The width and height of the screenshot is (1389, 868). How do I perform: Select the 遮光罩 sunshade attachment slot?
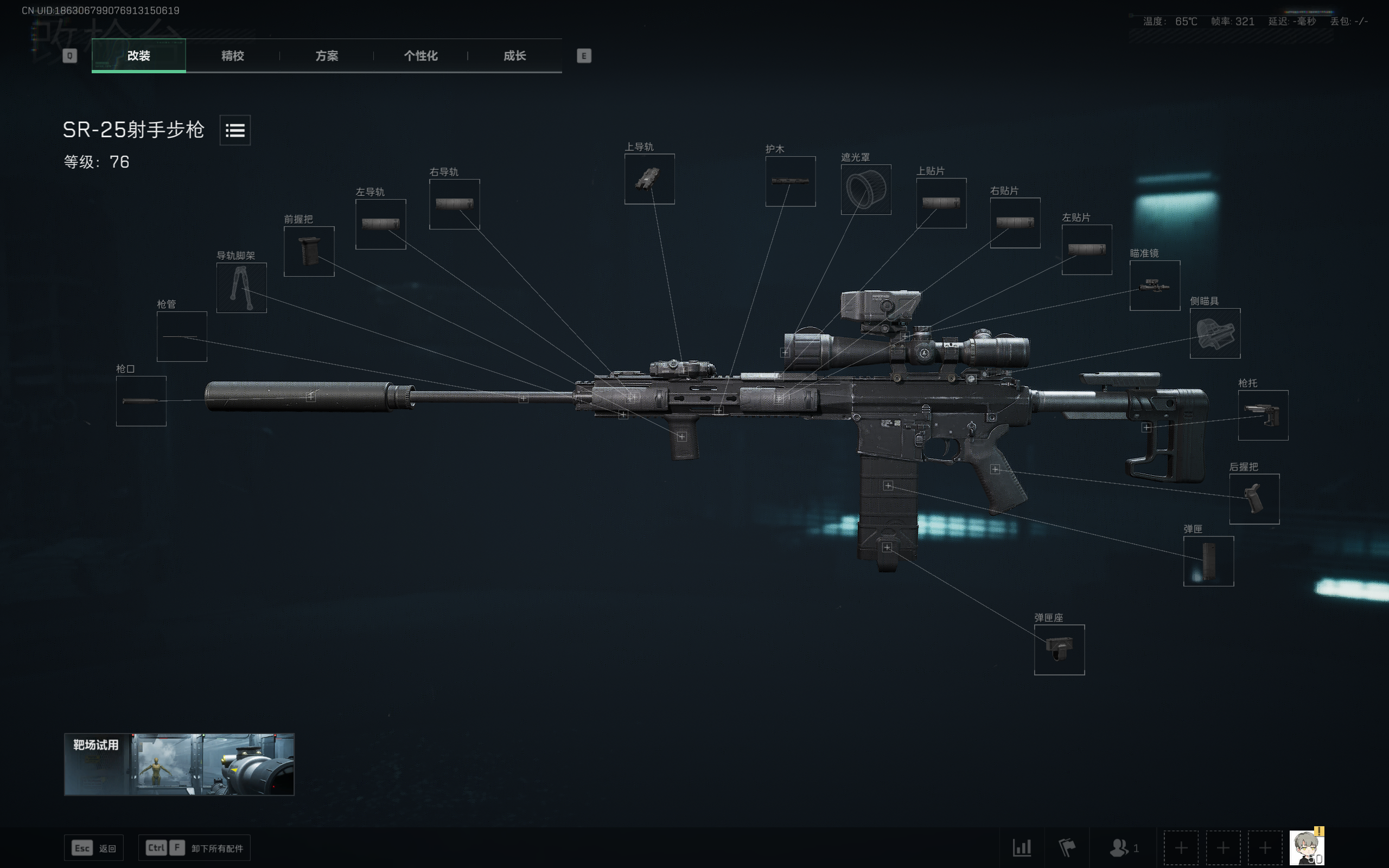pyautogui.click(x=866, y=190)
